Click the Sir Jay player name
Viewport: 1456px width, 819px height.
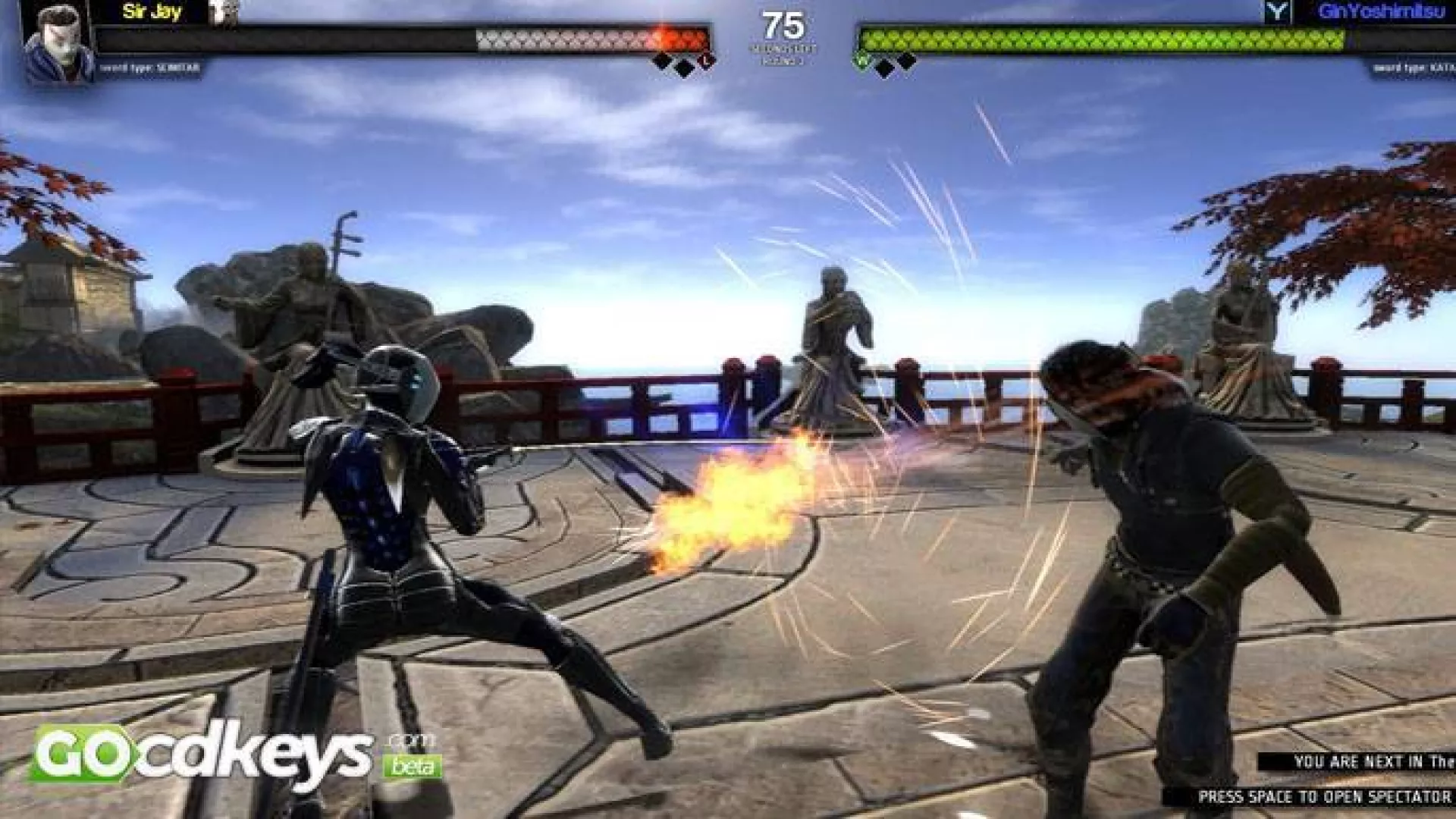tap(152, 11)
